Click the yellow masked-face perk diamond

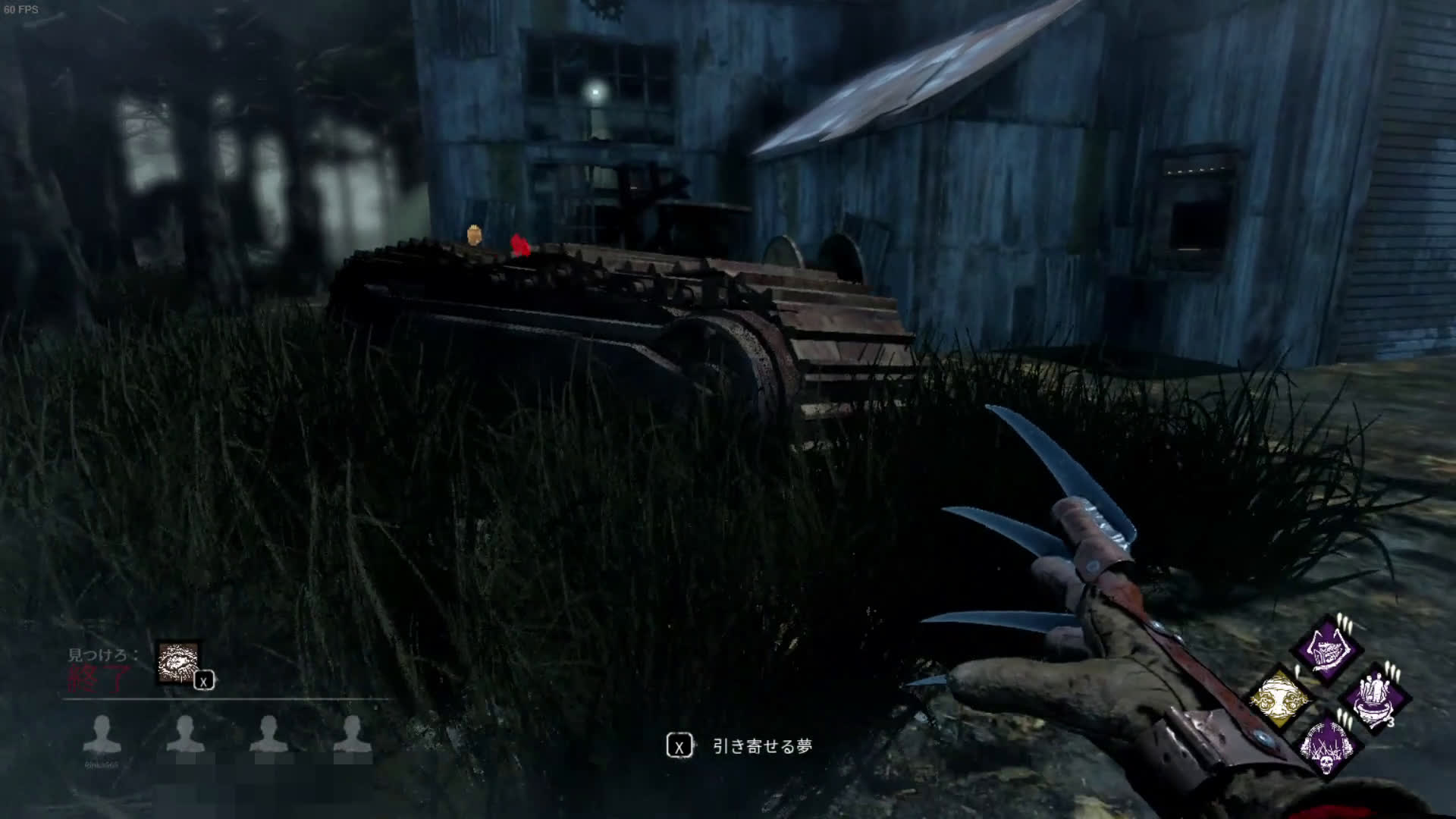pyautogui.click(x=1281, y=699)
